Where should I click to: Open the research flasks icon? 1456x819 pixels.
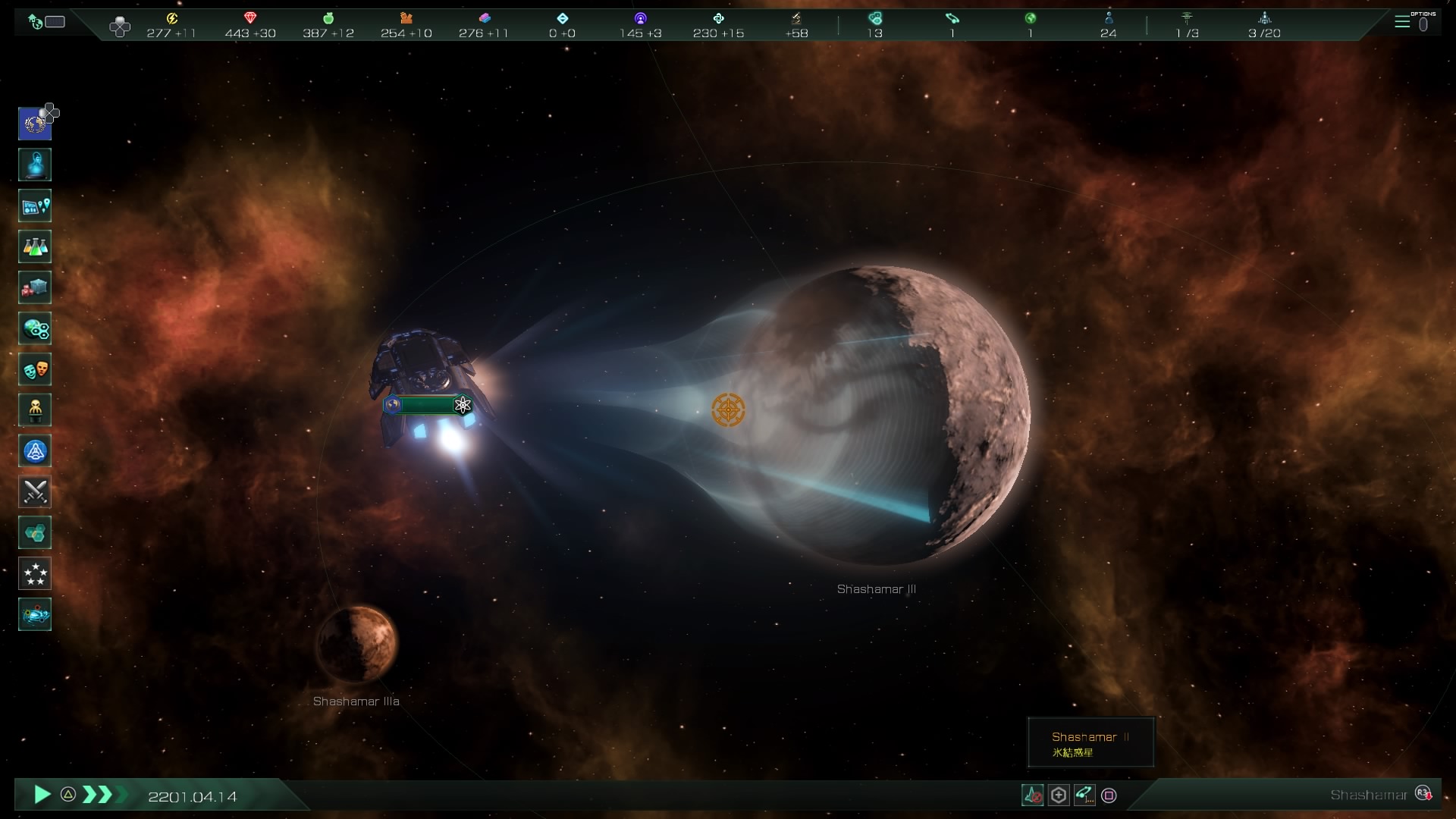pyautogui.click(x=35, y=246)
